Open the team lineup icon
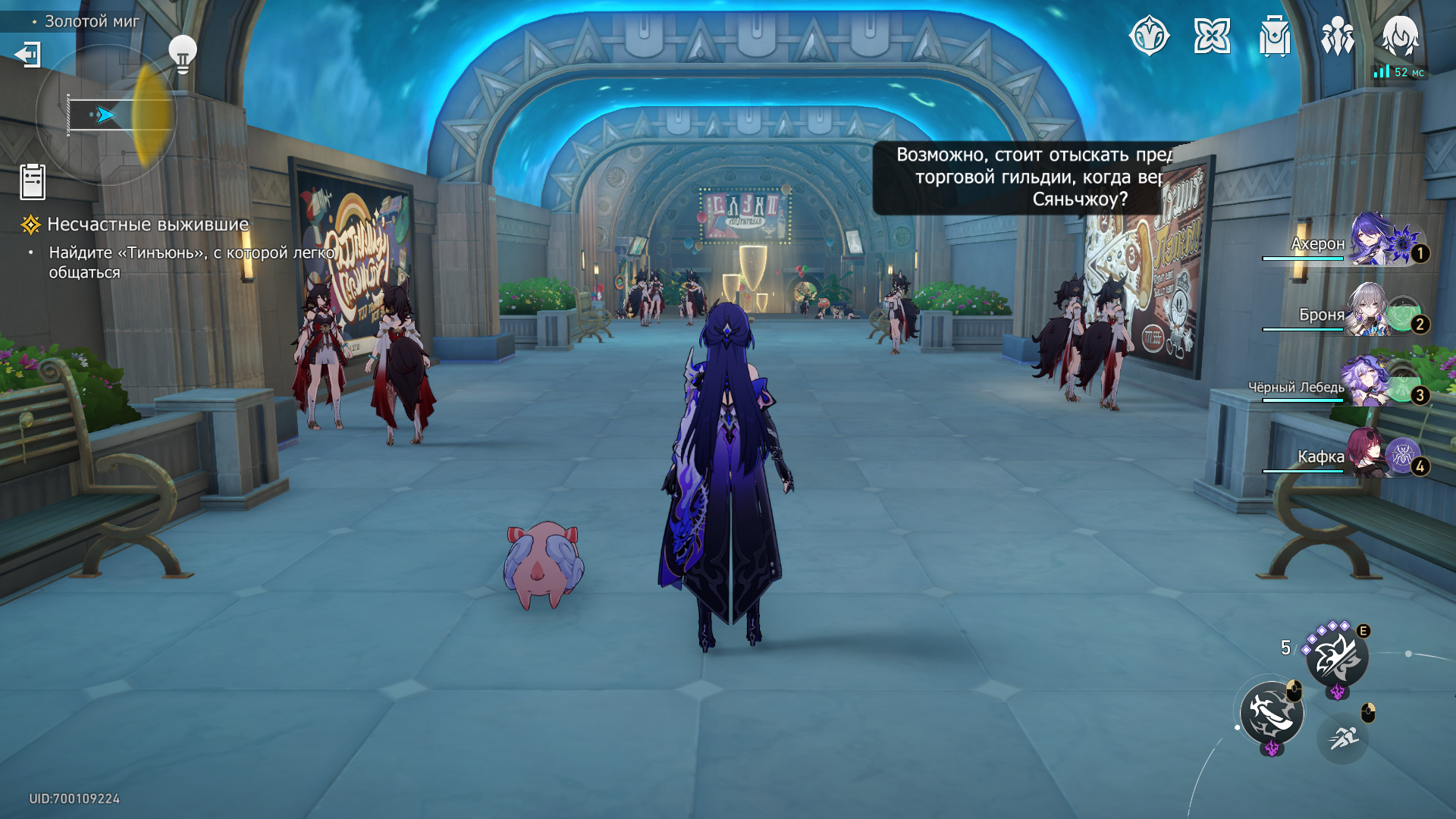1456x819 pixels. click(x=1337, y=36)
